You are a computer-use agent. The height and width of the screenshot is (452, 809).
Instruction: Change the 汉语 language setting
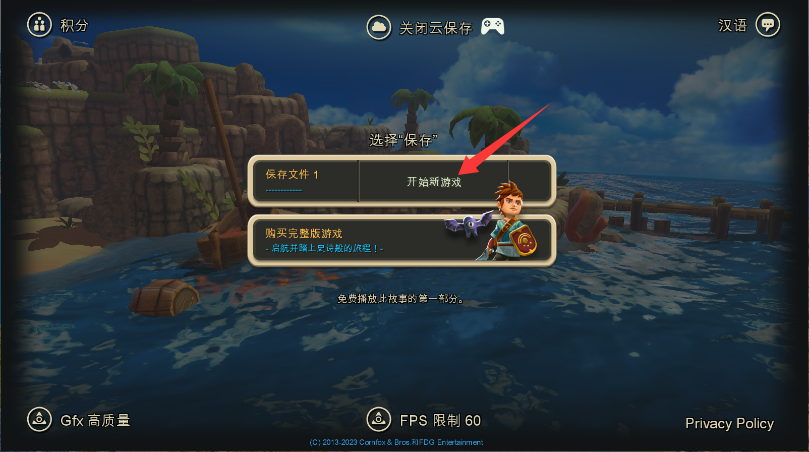tap(748, 25)
